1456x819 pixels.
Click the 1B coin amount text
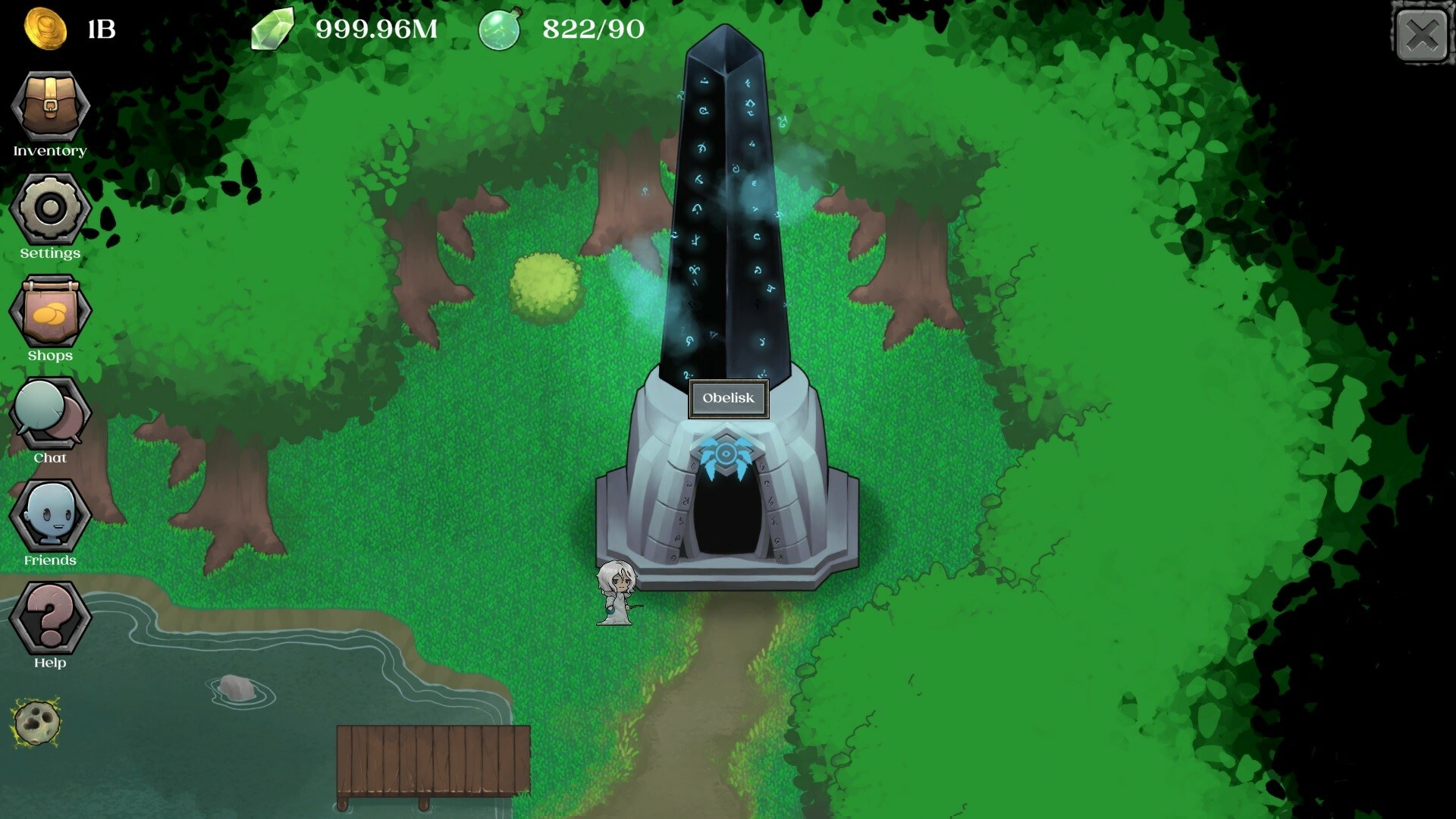click(x=102, y=30)
